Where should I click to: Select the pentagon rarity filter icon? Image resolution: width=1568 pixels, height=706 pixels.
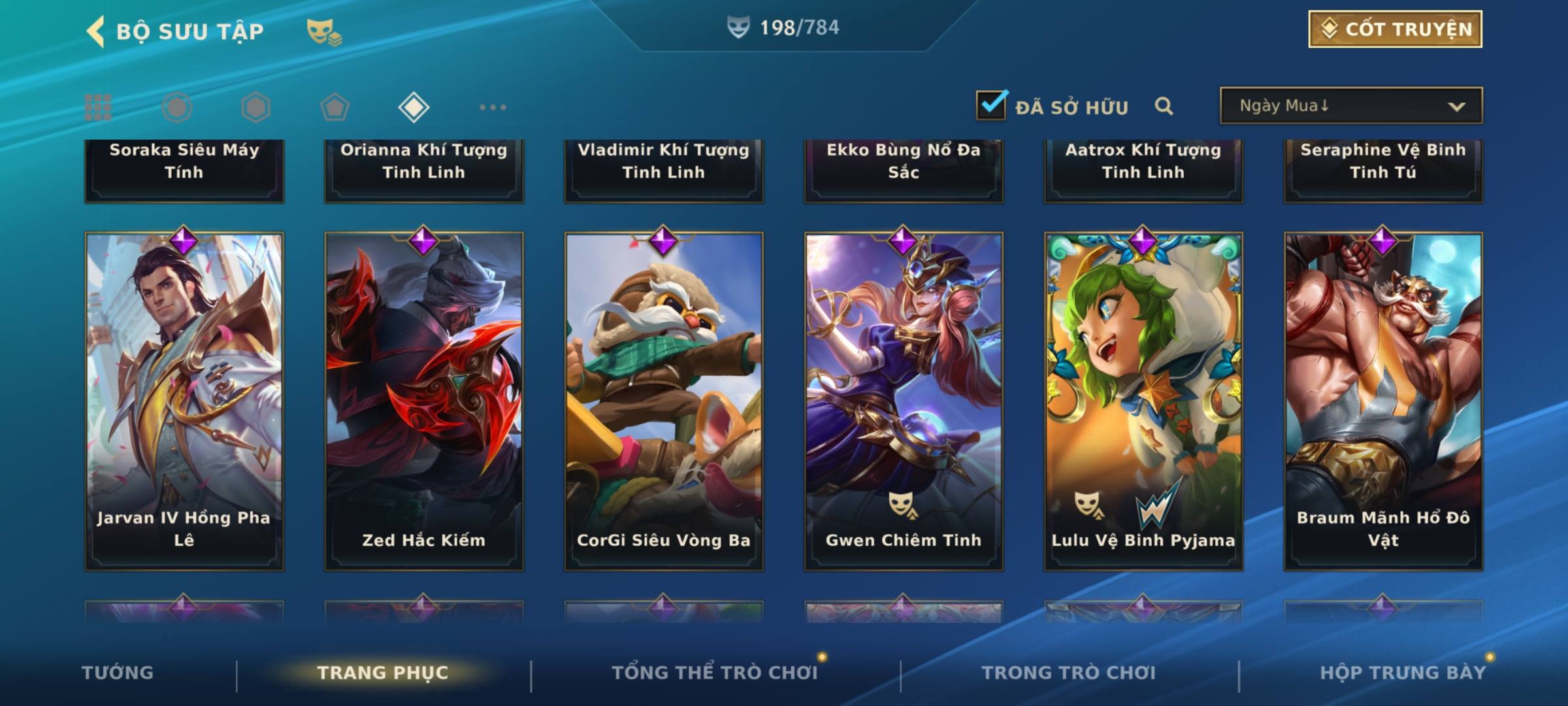click(335, 107)
